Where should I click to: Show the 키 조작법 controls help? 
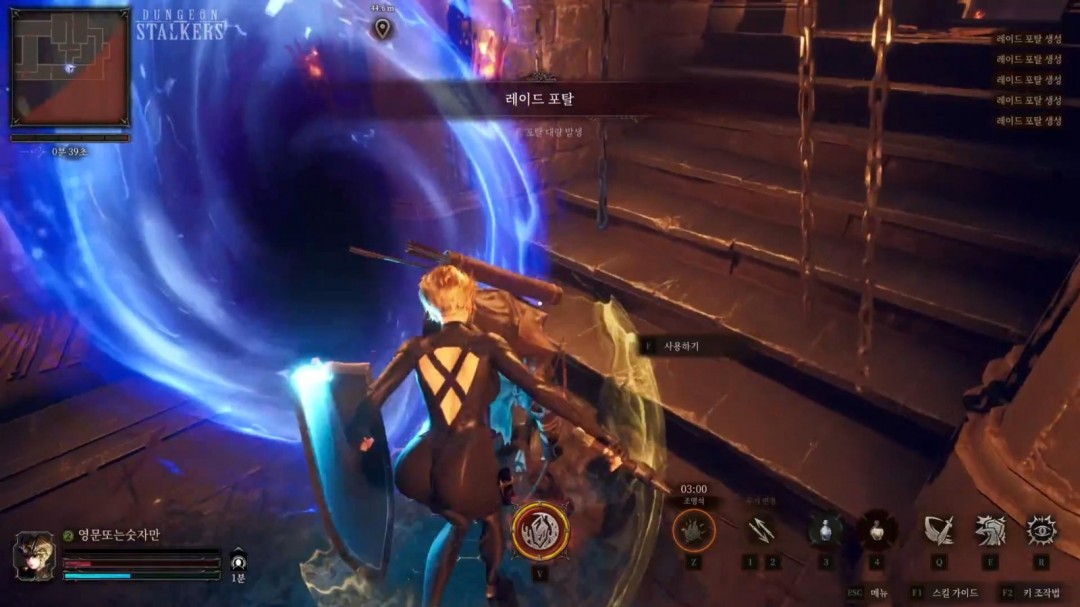click(x=1041, y=593)
